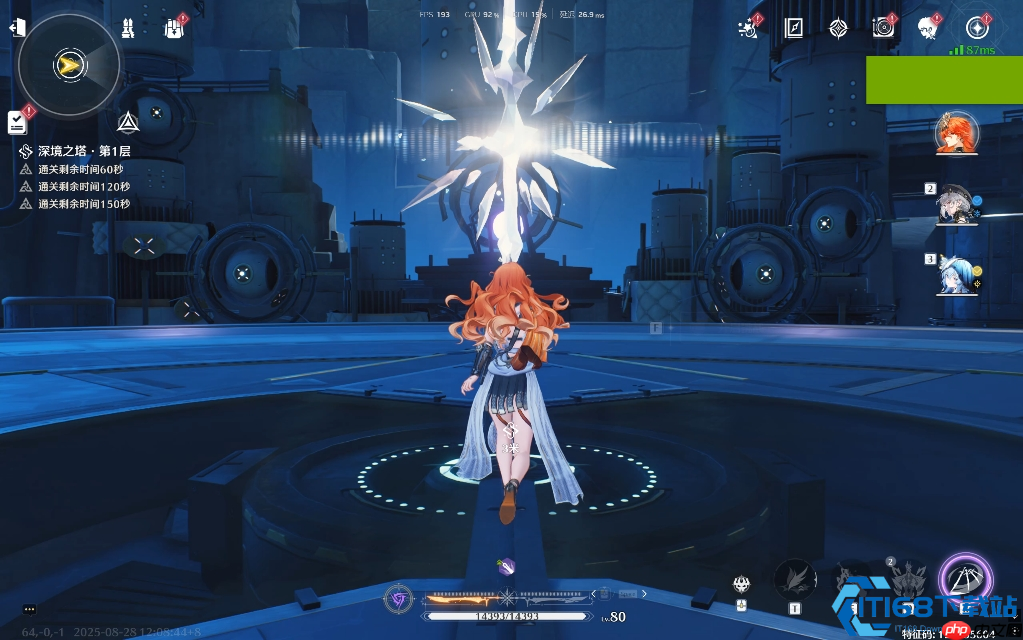Activate the glowing purple ultimate skill
The width and height of the screenshot is (1023, 640).
tap(965, 578)
